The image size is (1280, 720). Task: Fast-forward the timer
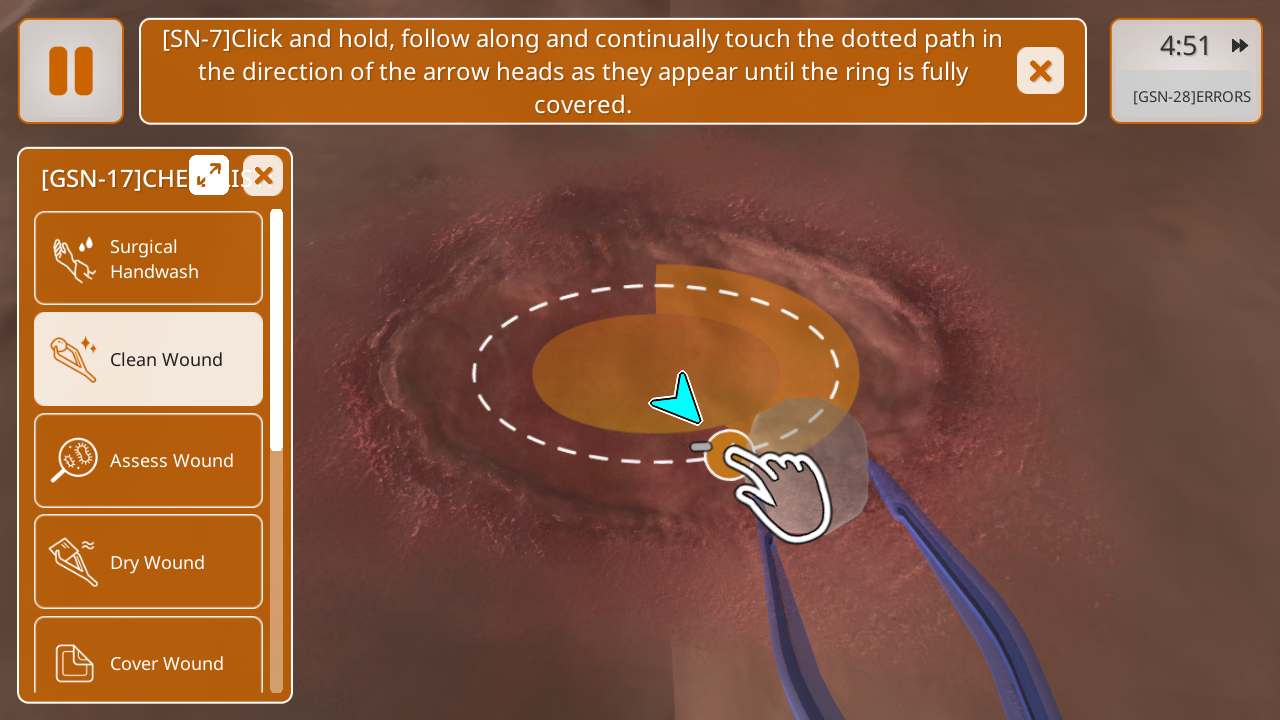pos(1240,46)
